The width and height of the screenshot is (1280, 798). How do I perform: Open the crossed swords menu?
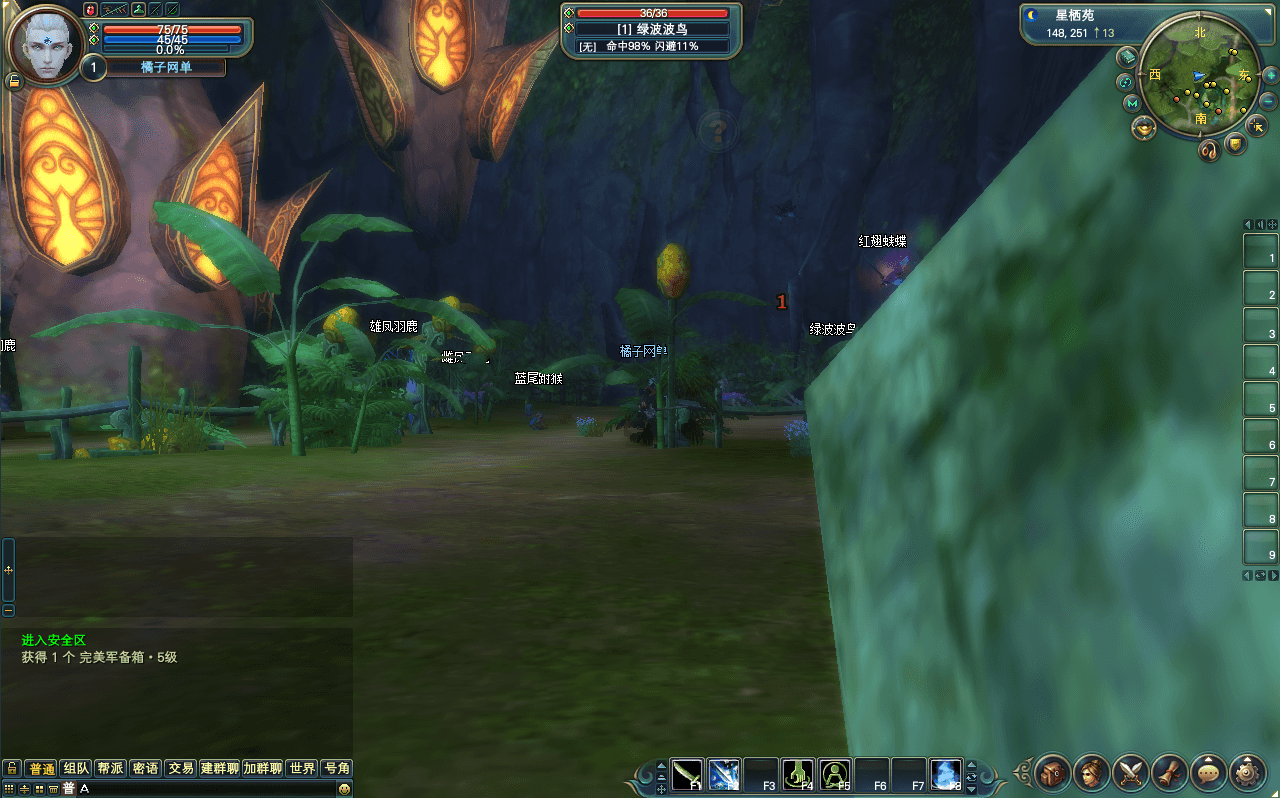pyautogui.click(x=1131, y=773)
